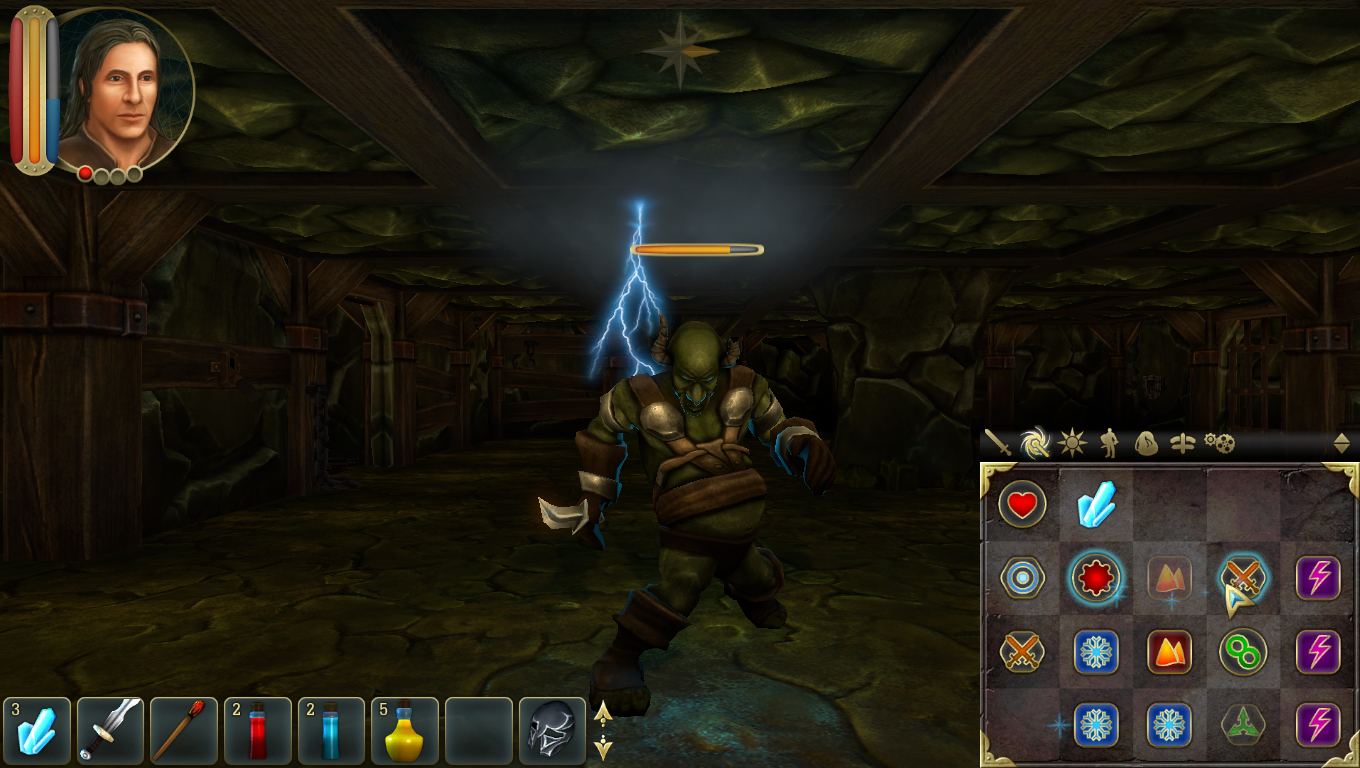The image size is (1360, 768).
Task: Pick the green interlocked rings rune
Action: coord(1243,653)
